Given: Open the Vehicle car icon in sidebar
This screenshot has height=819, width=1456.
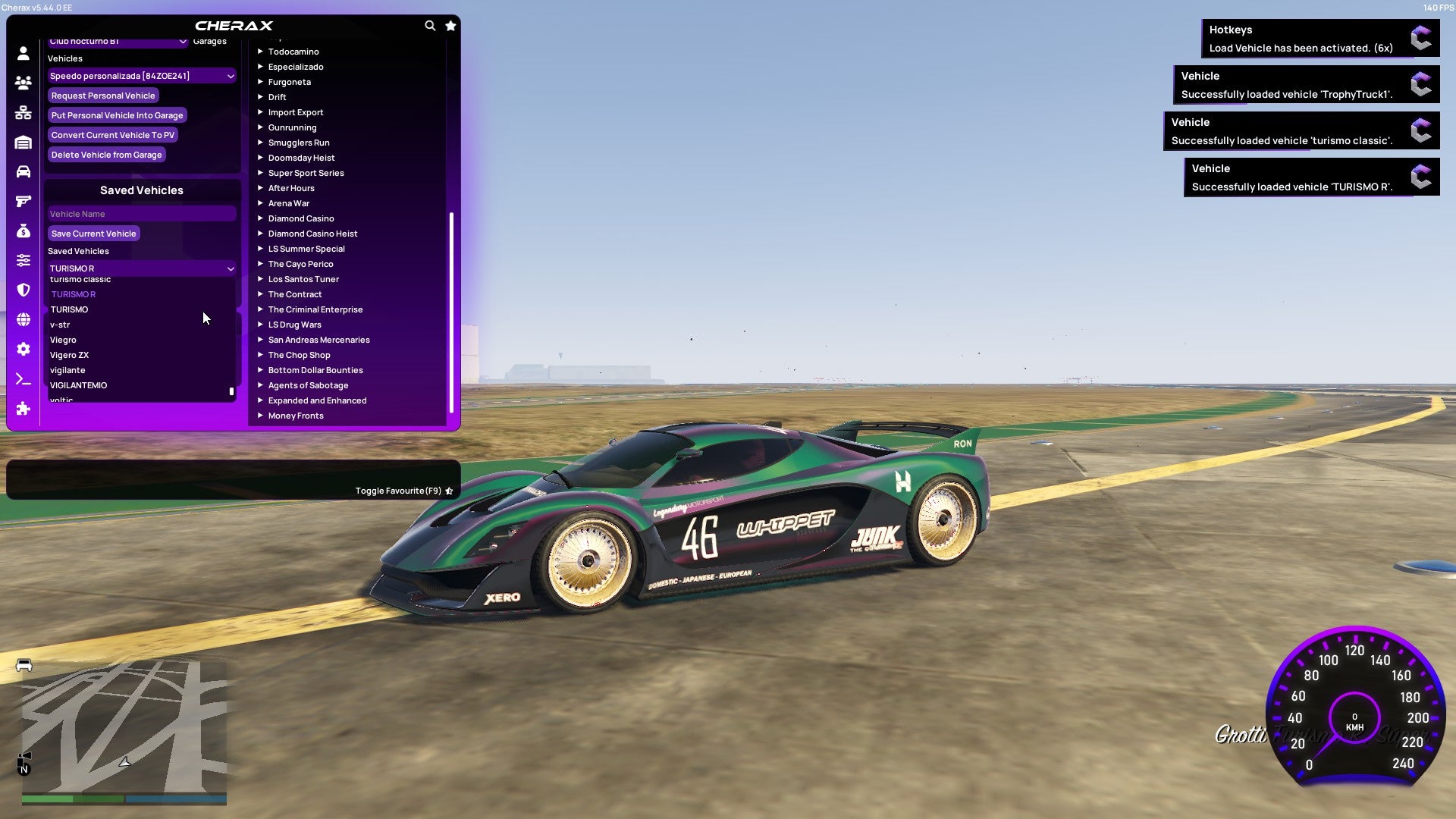Looking at the screenshot, I should tap(23, 171).
